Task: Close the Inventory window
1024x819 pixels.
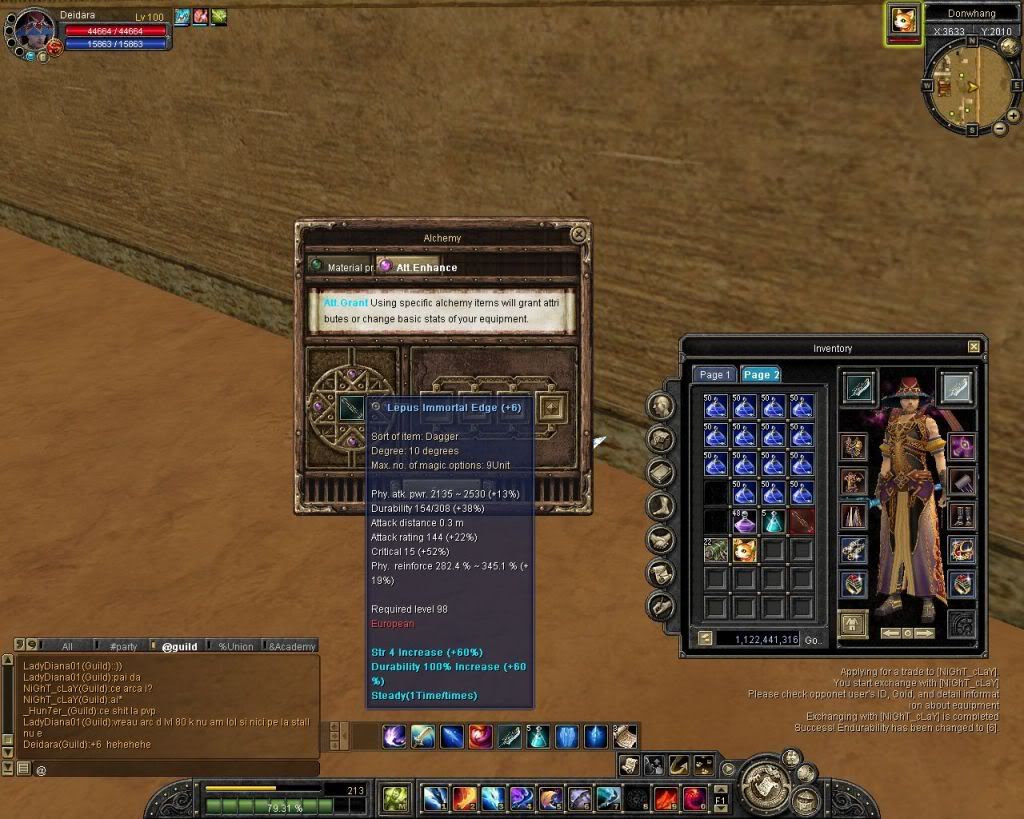Action: pyautogui.click(x=974, y=347)
